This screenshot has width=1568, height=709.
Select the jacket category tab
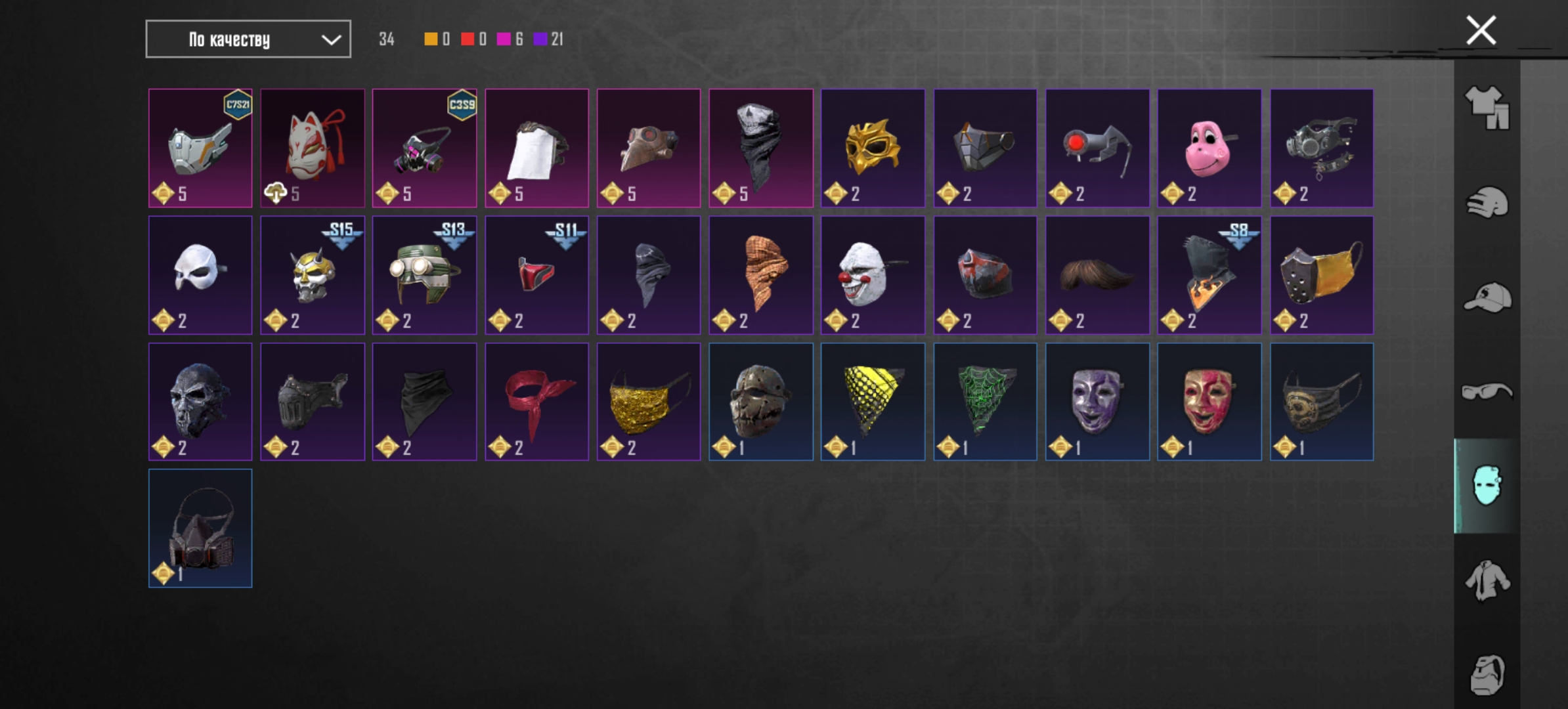pyautogui.click(x=1487, y=580)
